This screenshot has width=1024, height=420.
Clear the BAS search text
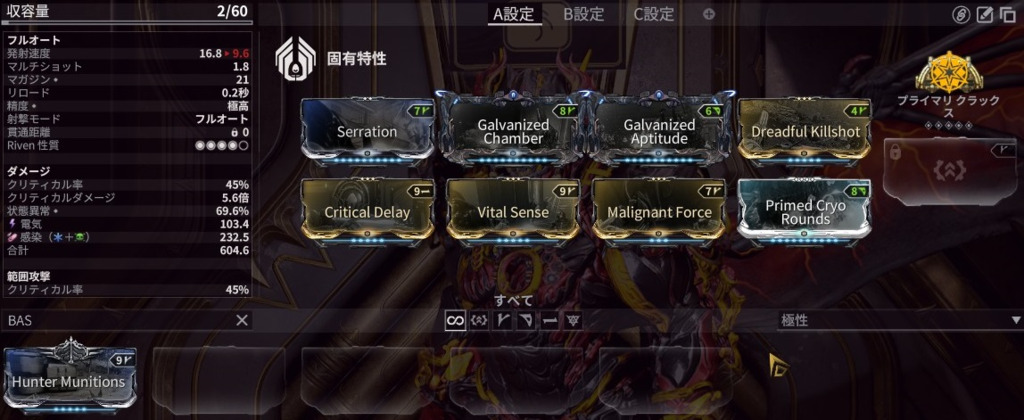pos(241,320)
